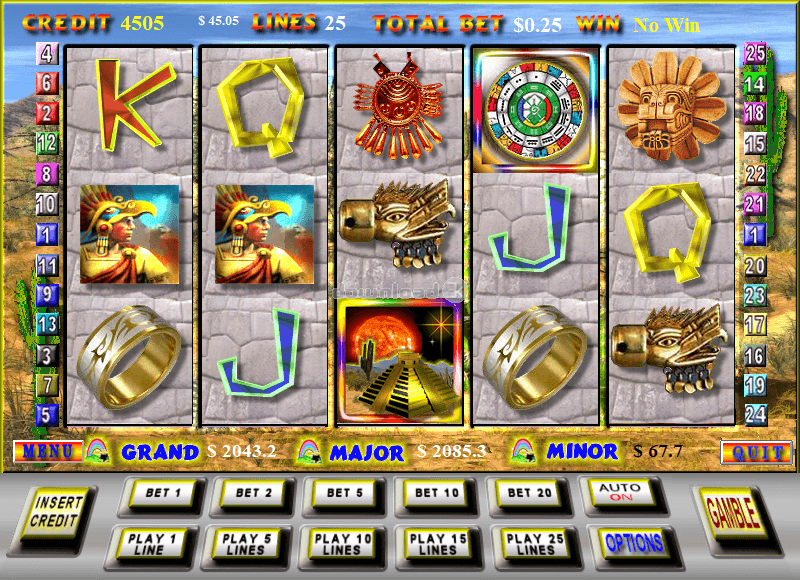The image size is (800, 580).
Task: Select the BET 1 button
Action: point(158,493)
